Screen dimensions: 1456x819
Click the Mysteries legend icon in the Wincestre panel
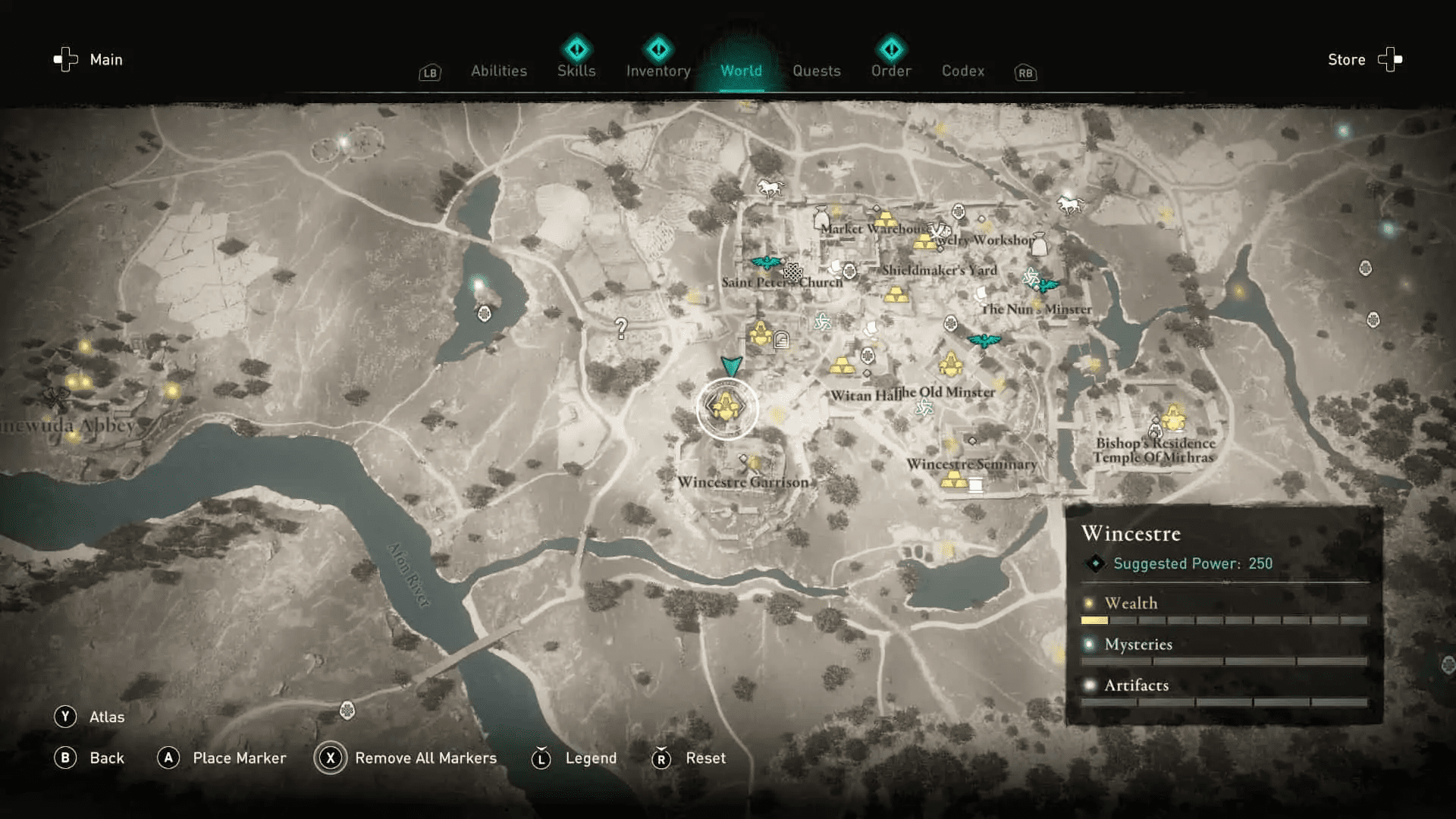click(1090, 644)
